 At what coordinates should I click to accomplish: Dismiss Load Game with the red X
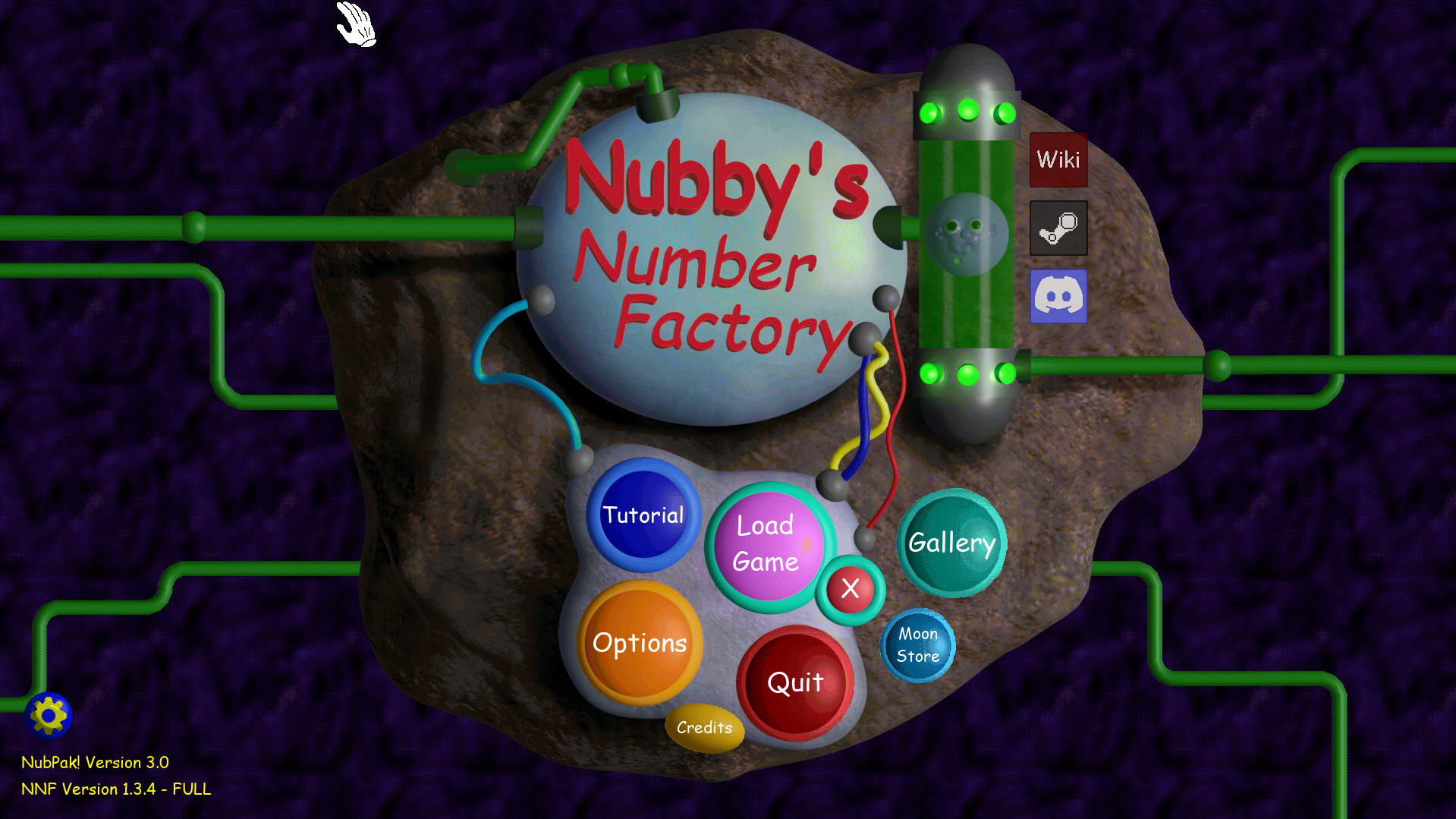[850, 589]
